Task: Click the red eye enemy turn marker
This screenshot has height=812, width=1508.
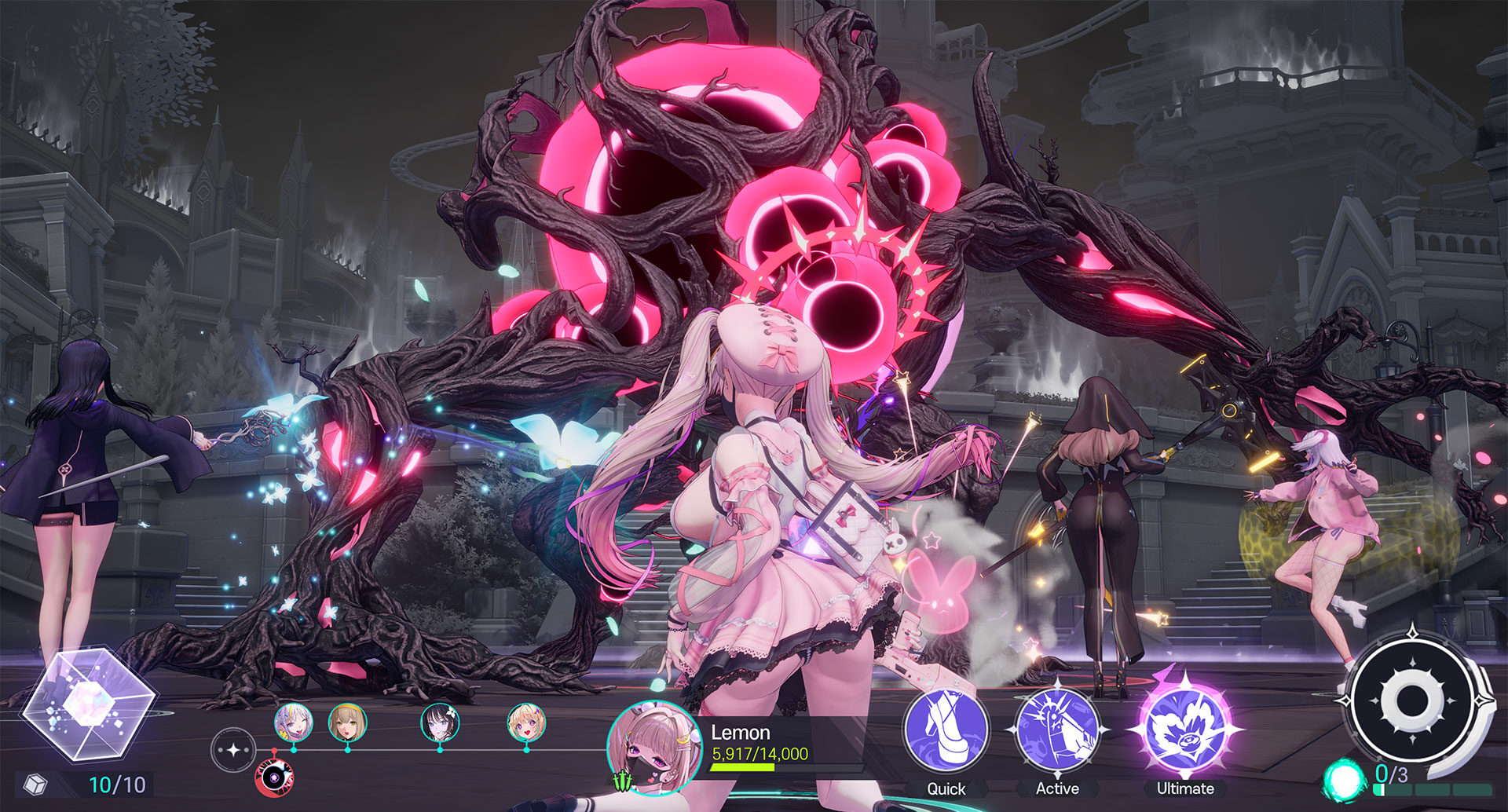Action: pos(274,777)
